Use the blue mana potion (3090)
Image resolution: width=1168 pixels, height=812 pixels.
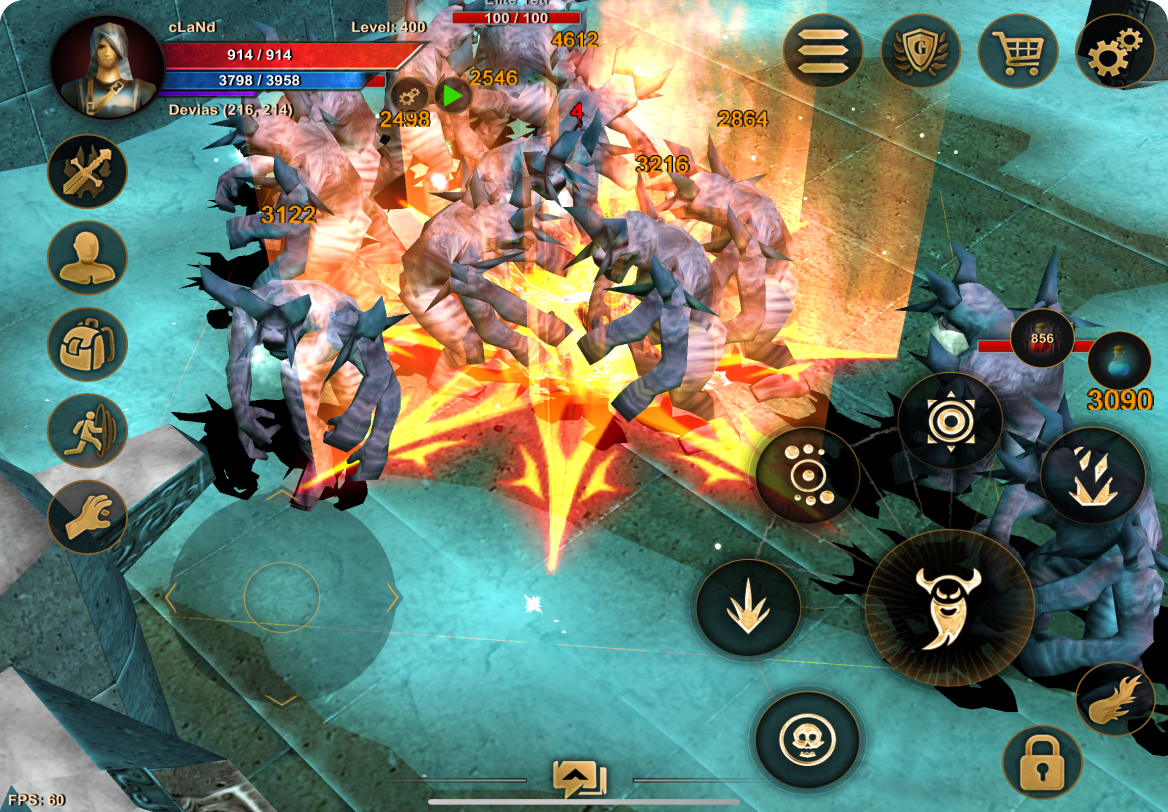[1119, 360]
